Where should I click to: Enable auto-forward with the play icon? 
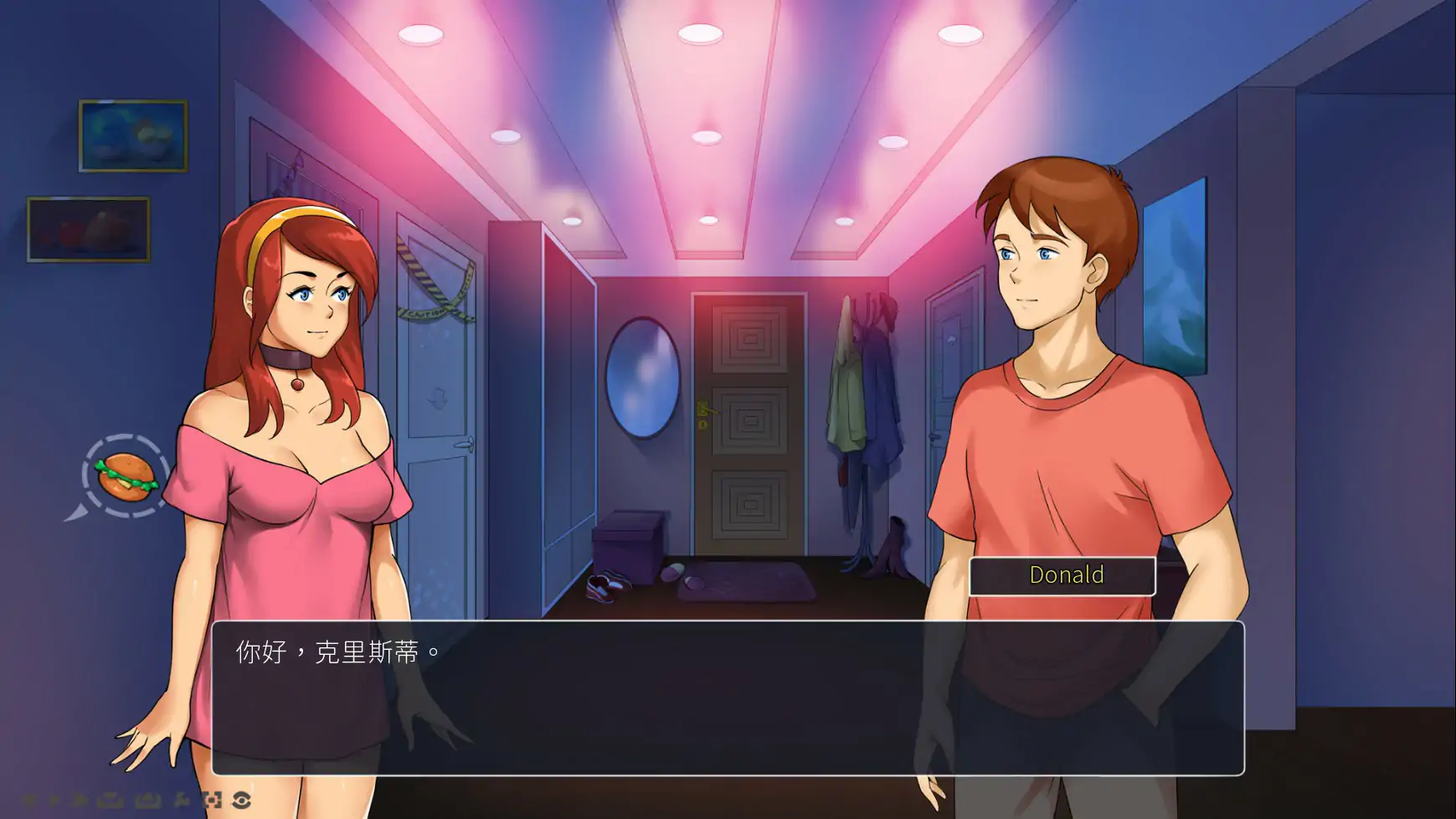pyautogui.click(x=55, y=800)
